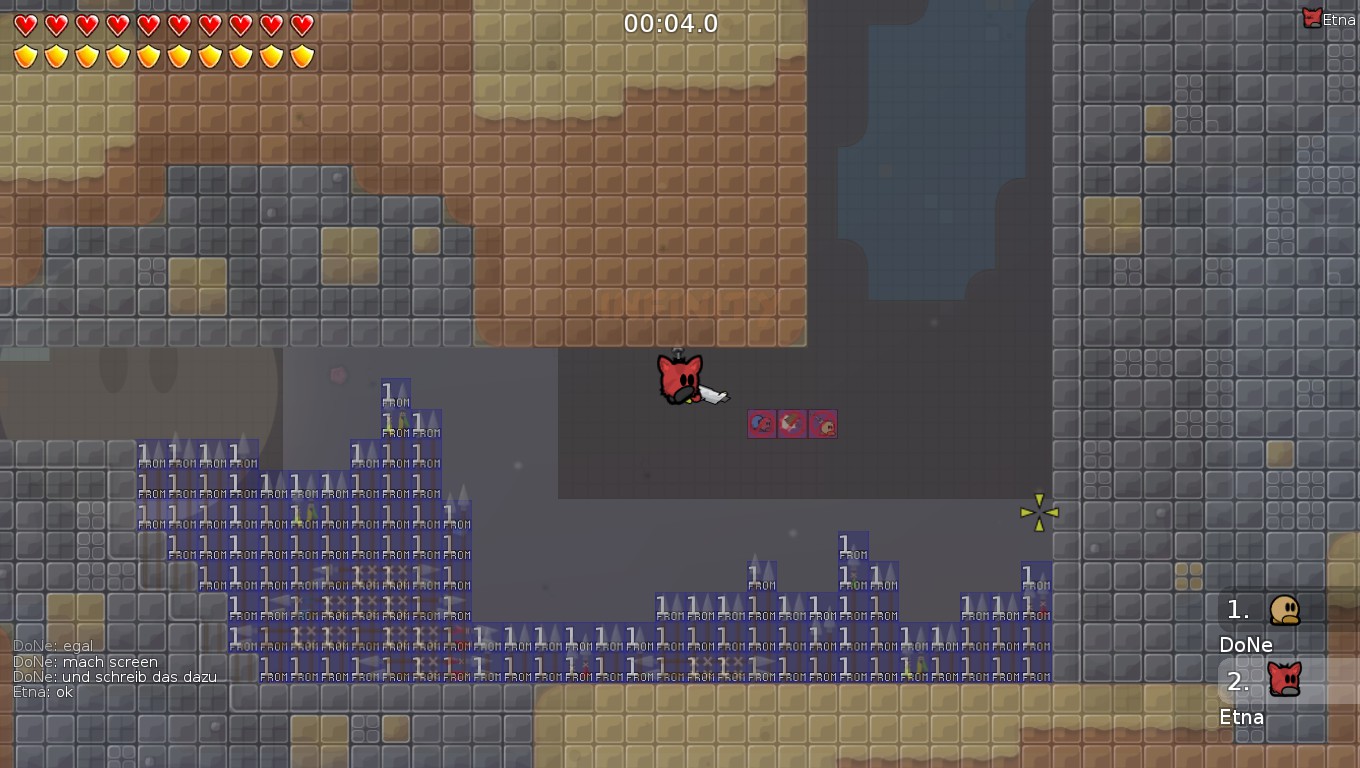Click the Etna player tag with red icon
1360x768 pixels.
tap(1329, 18)
